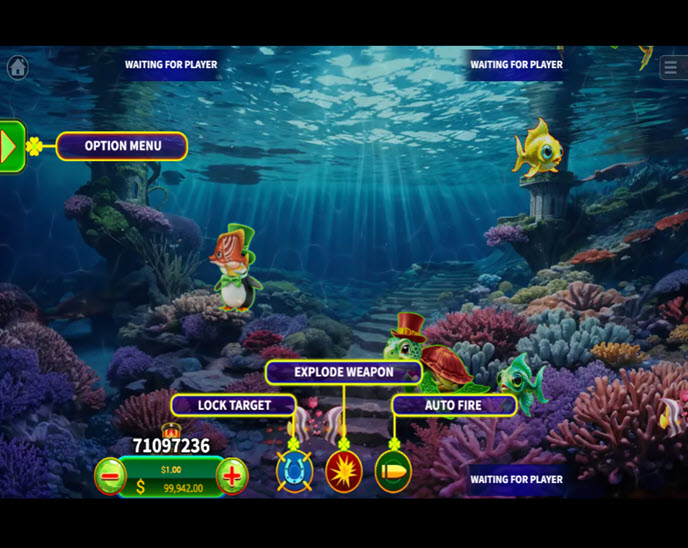The height and width of the screenshot is (548, 688).
Task: Use the explode weapon icon
Action: (344, 472)
